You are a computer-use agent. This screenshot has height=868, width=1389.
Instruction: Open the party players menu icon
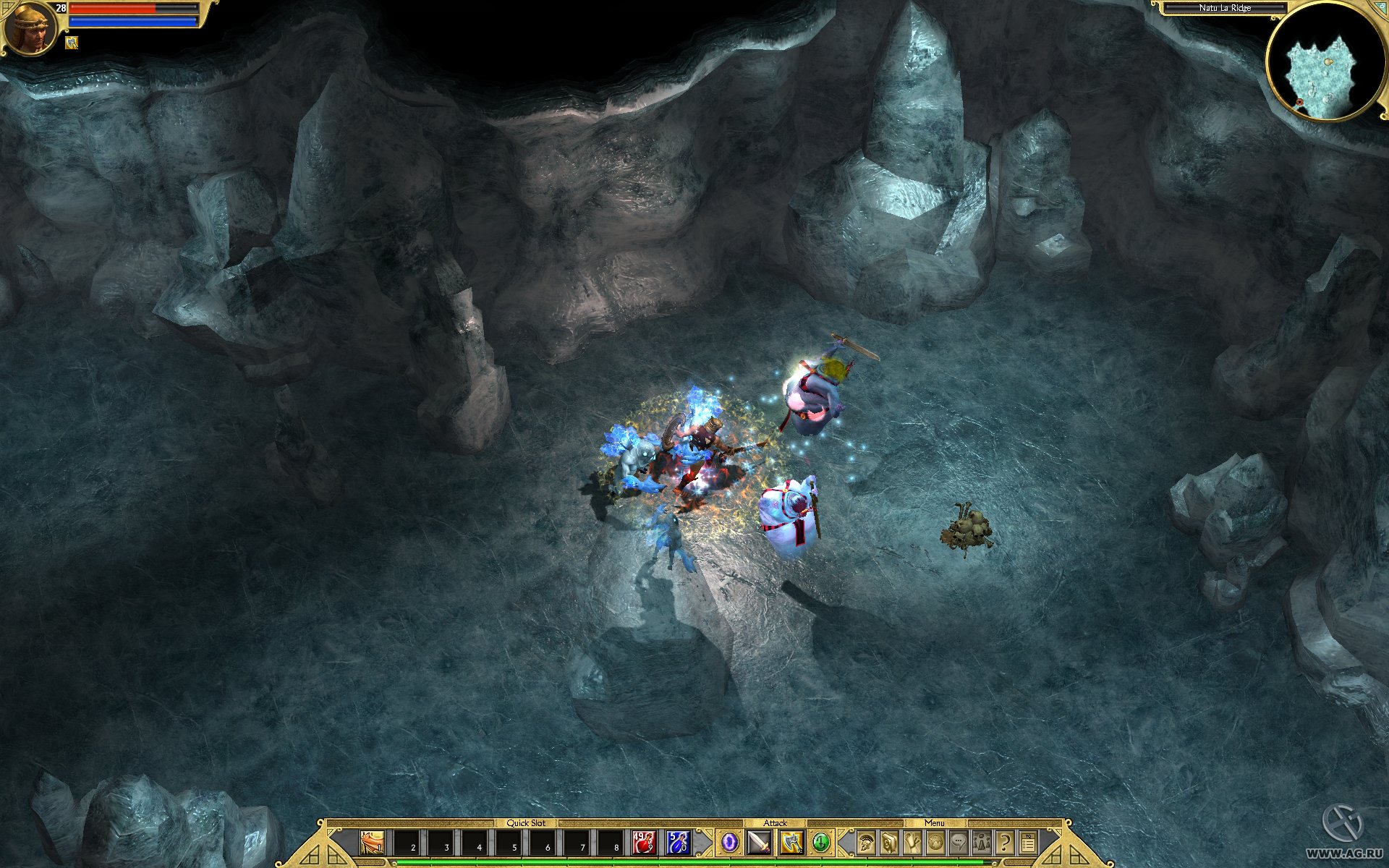[x=982, y=843]
